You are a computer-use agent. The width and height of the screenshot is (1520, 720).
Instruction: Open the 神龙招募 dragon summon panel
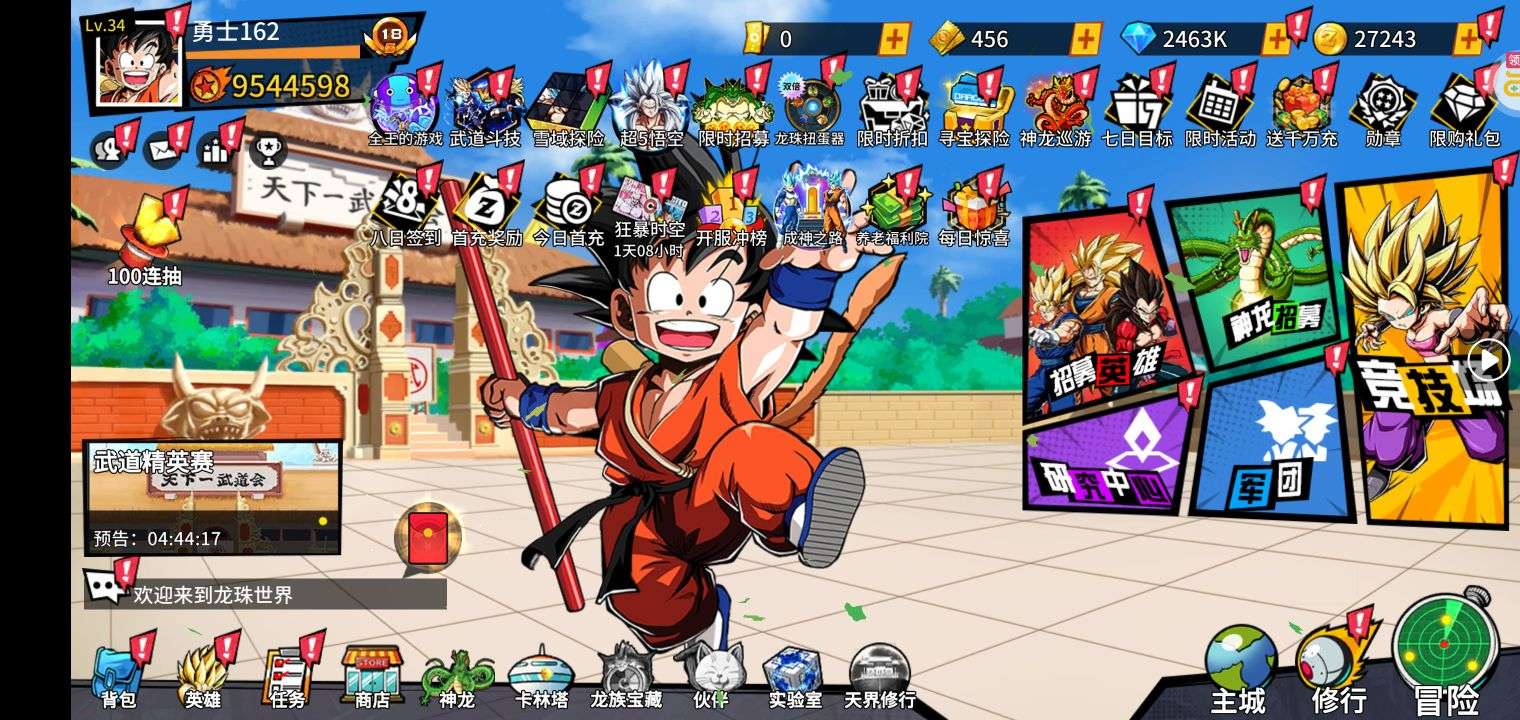tap(1262, 275)
